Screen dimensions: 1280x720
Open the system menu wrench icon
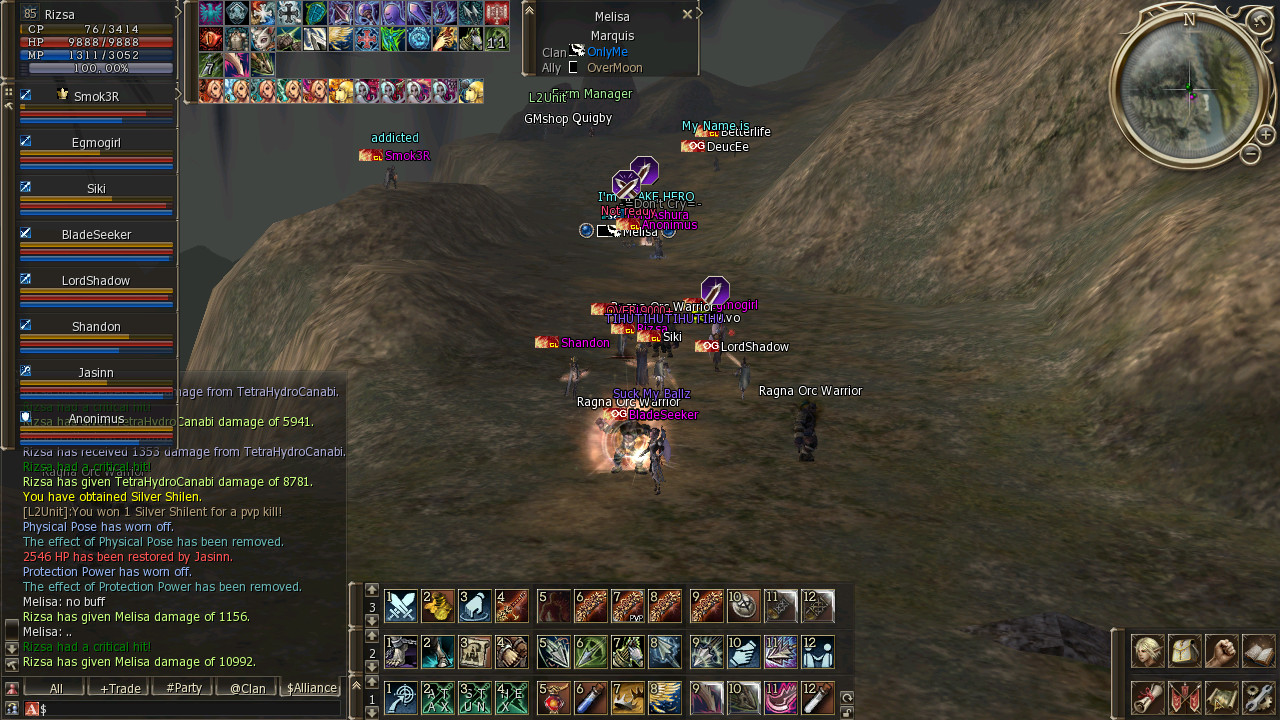pyautogui.click(x=1258, y=697)
